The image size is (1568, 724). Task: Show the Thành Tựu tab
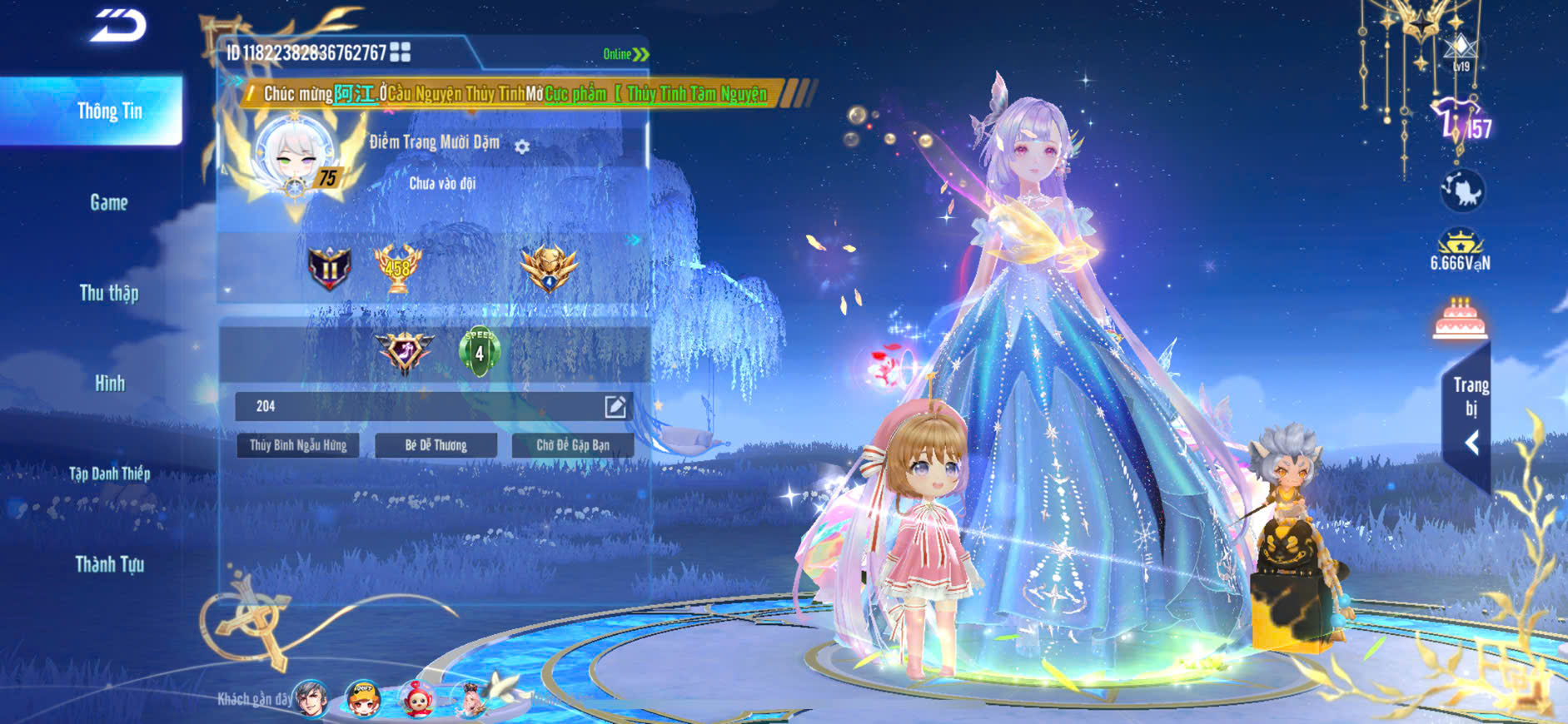tap(109, 564)
